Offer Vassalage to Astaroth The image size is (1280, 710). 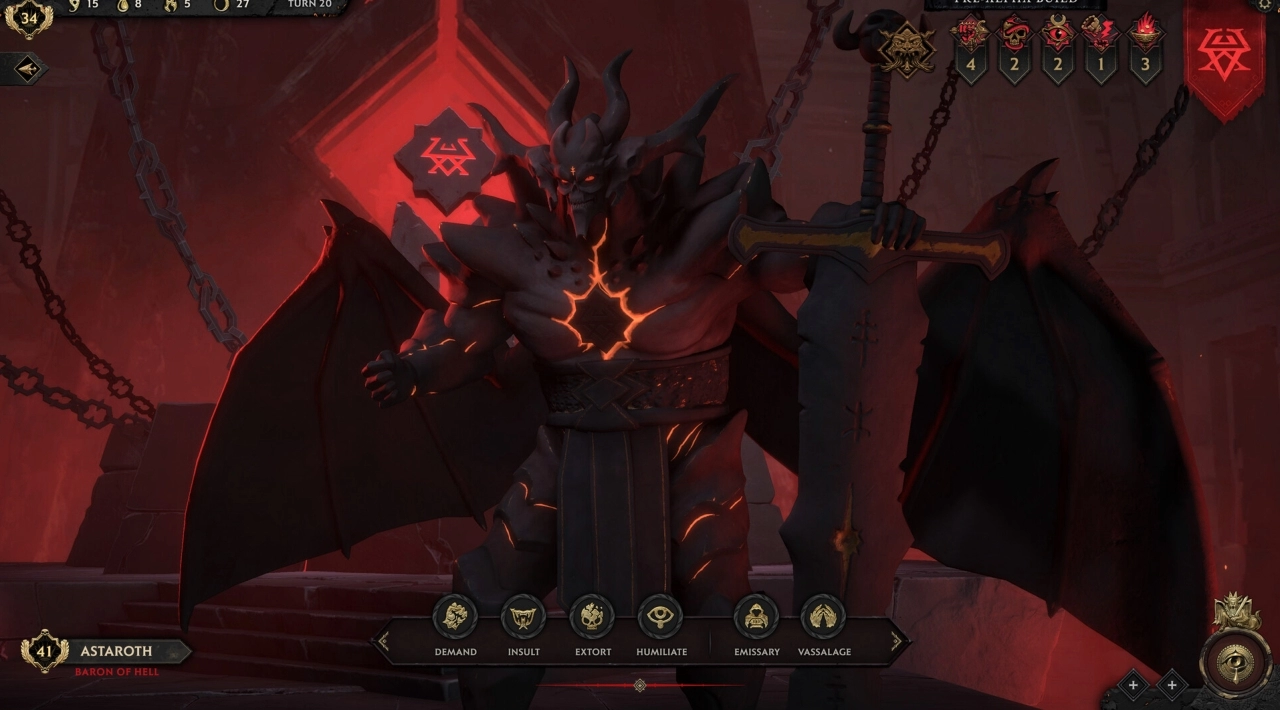823,617
